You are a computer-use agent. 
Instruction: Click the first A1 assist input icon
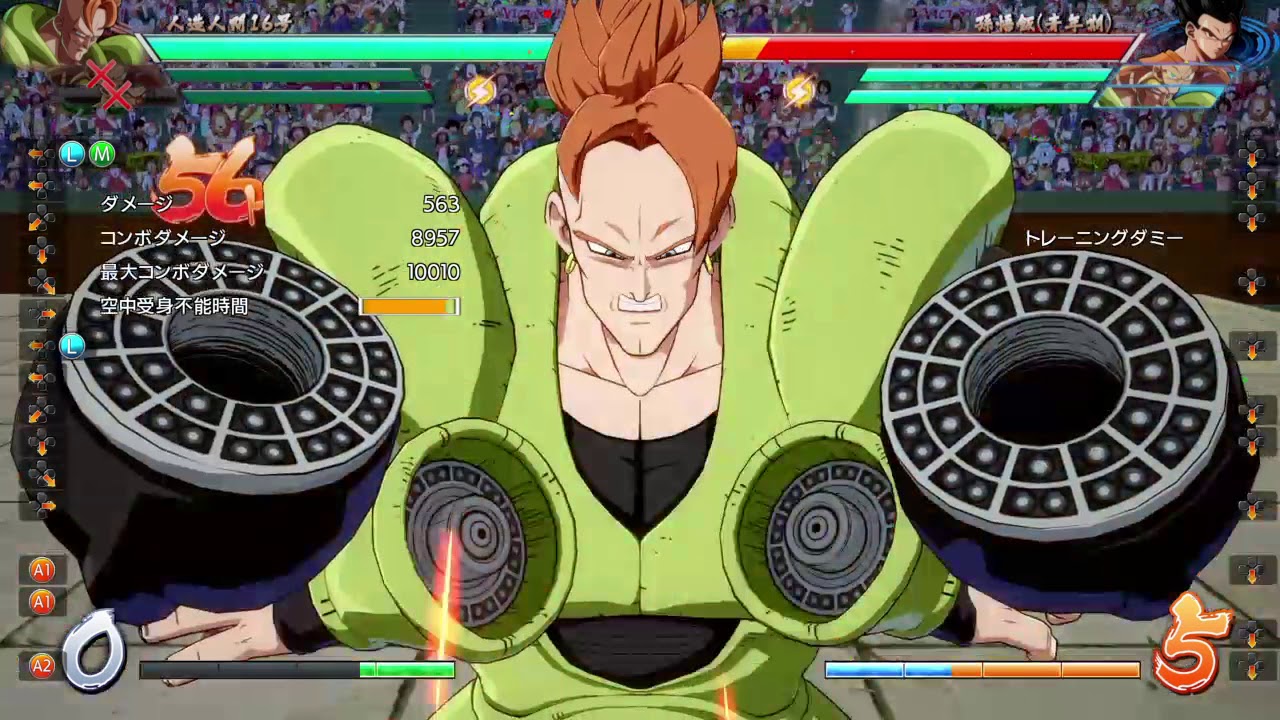pos(42,570)
